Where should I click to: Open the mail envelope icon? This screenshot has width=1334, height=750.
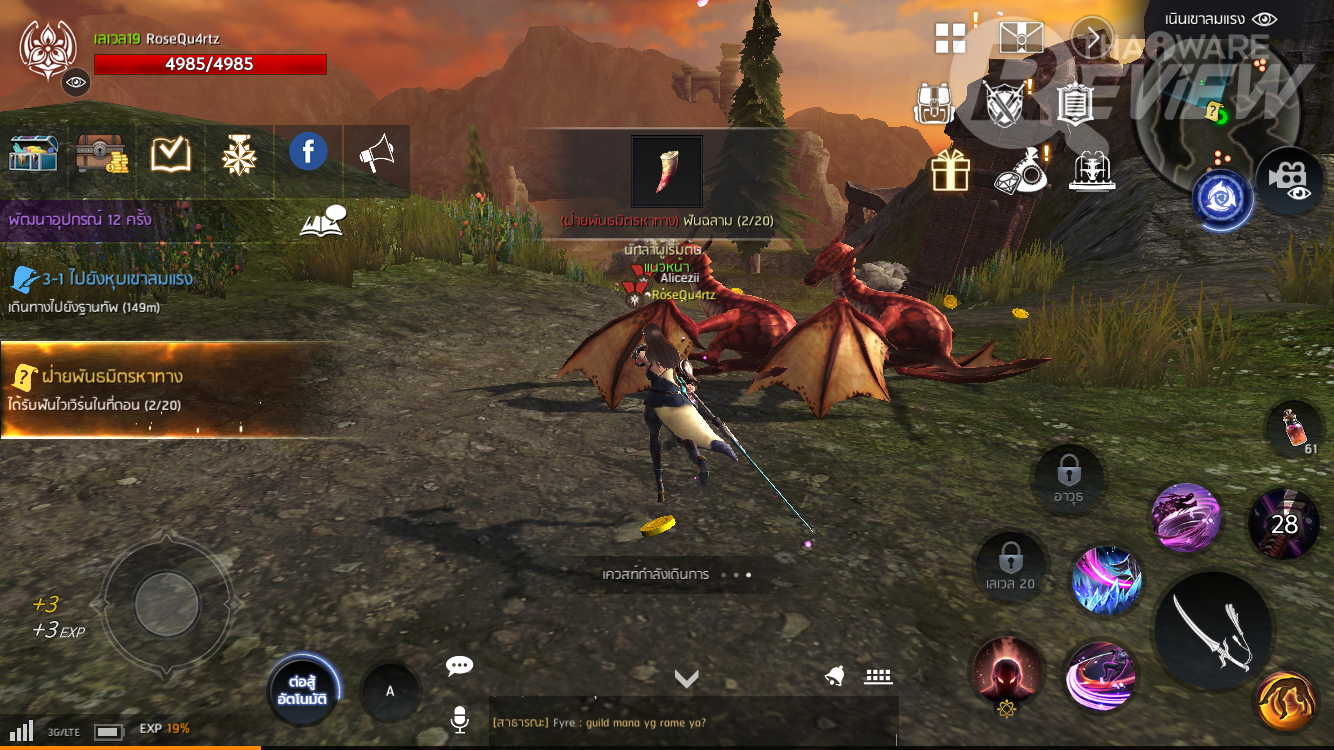coord(1021,38)
